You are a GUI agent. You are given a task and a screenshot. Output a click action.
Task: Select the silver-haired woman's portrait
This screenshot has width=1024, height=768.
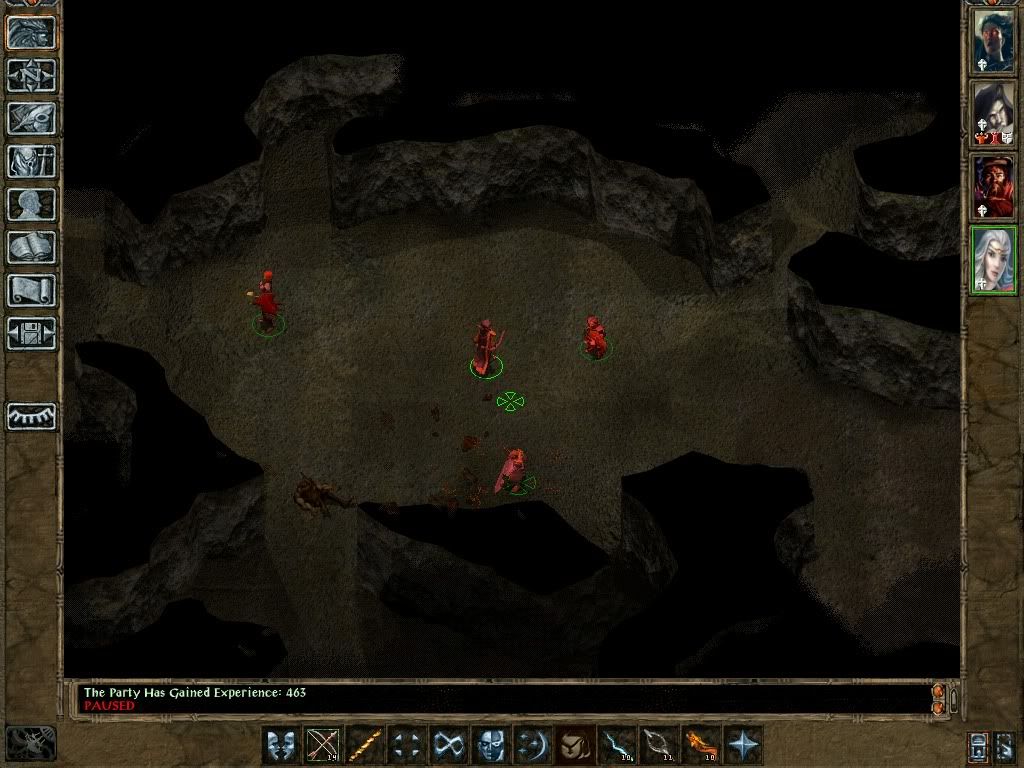pyautogui.click(x=995, y=260)
